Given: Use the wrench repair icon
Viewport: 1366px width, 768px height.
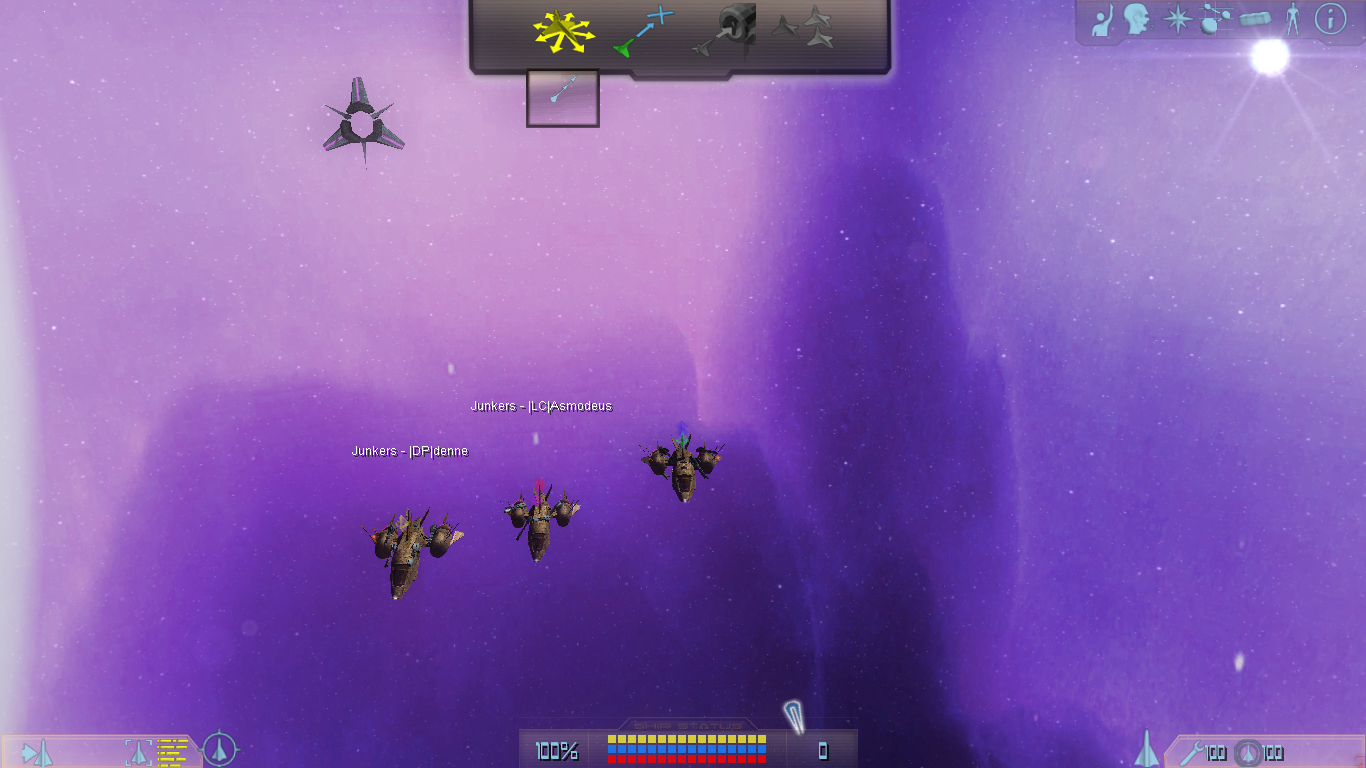Looking at the screenshot, I should coord(1191,752).
